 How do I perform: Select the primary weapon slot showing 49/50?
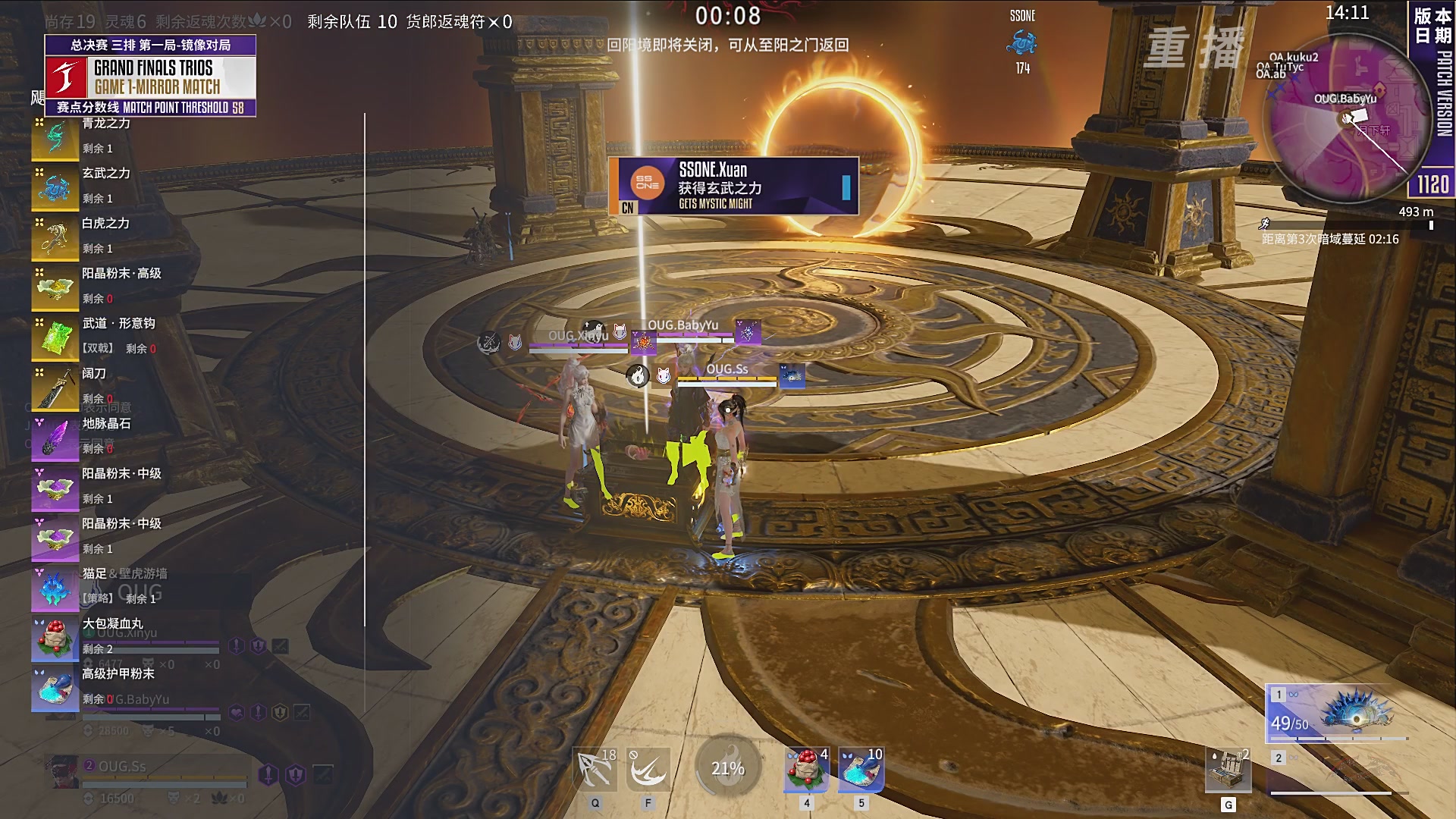coord(1338,713)
